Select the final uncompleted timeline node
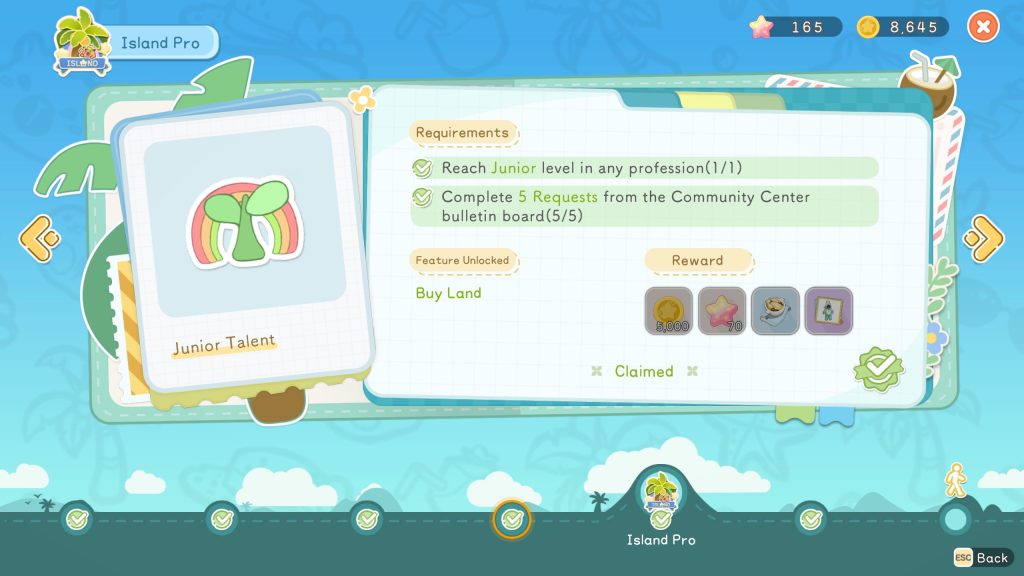 (x=956, y=519)
